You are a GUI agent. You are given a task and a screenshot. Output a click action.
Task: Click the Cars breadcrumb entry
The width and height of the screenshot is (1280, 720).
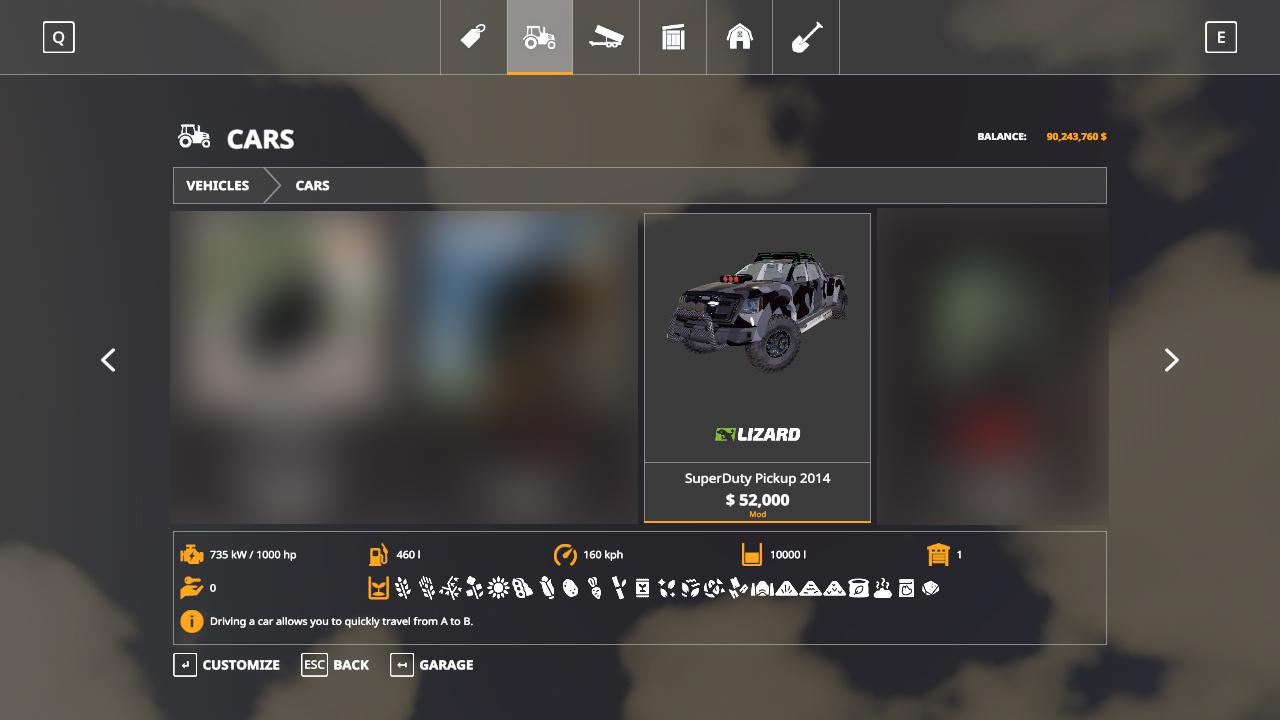(x=312, y=186)
